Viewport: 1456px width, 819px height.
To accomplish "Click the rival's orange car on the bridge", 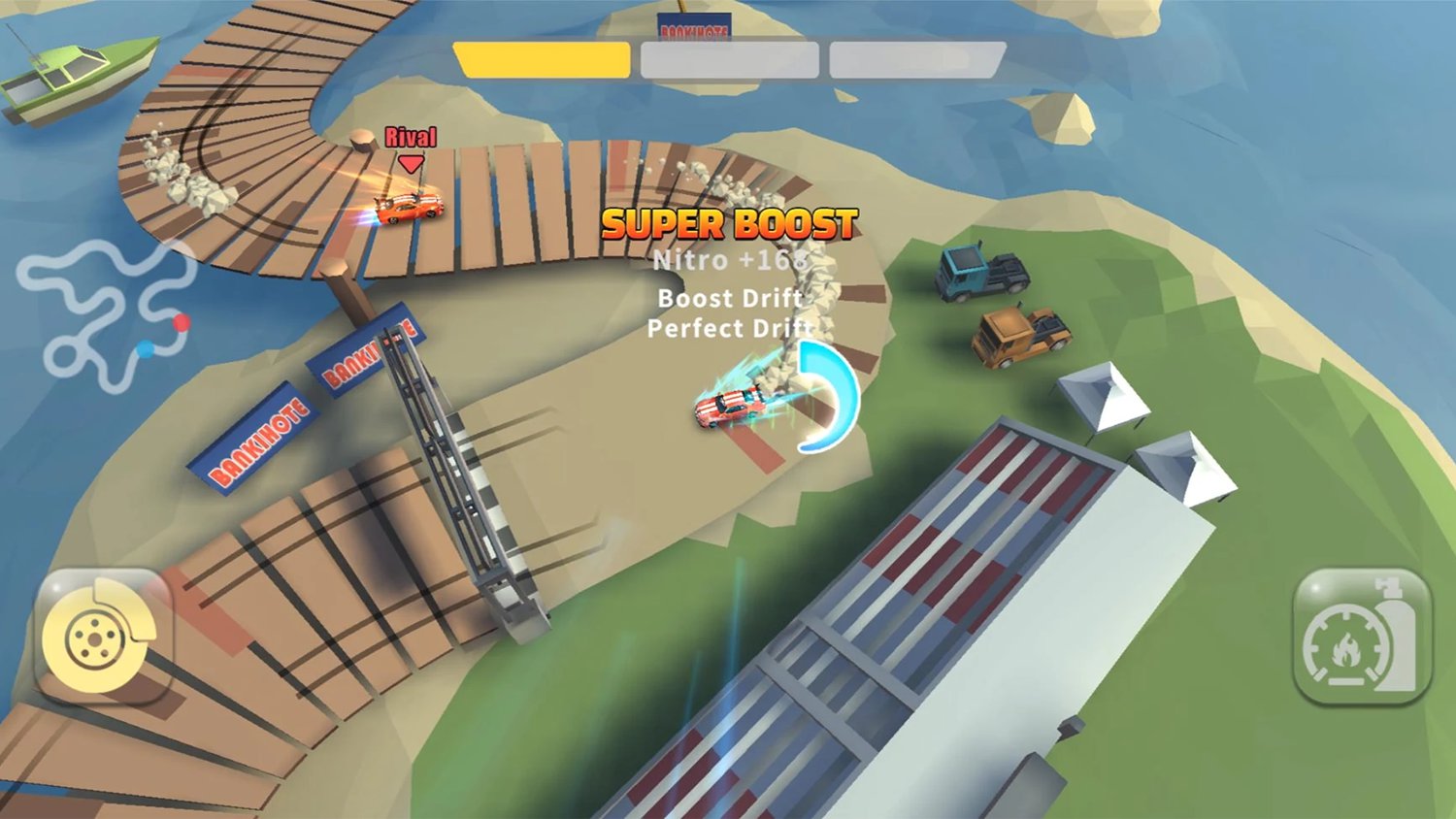I will pyautogui.click(x=410, y=207).
